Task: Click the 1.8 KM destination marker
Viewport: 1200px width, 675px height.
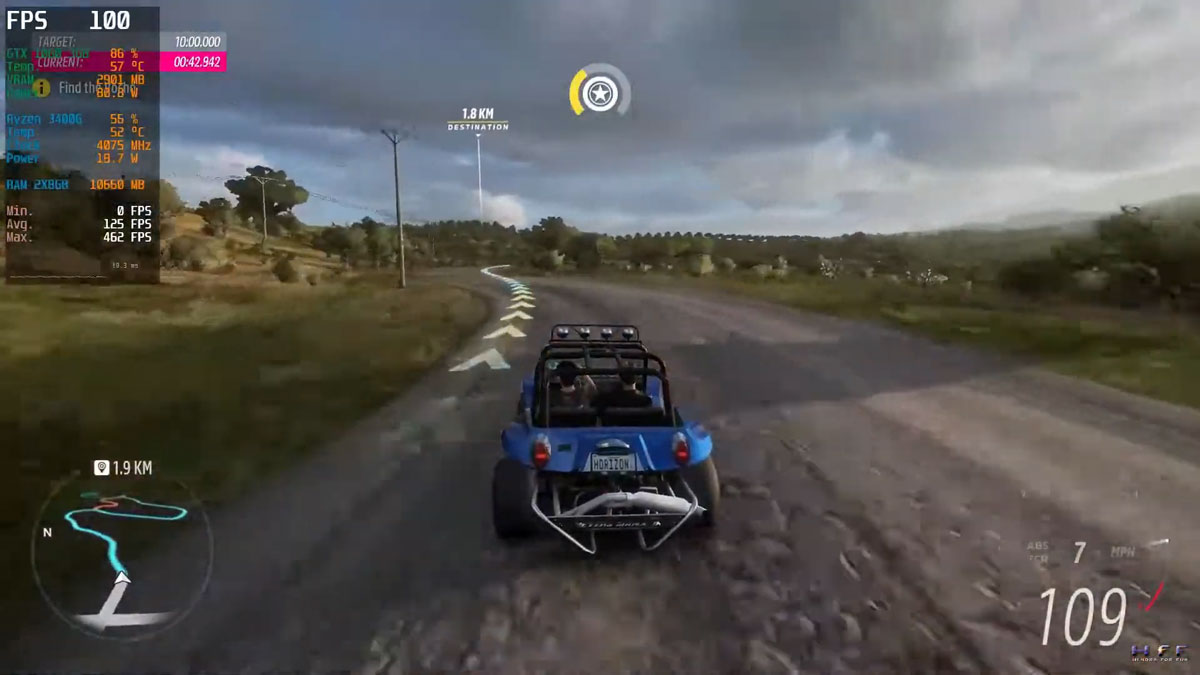Action: pos(477,120)
